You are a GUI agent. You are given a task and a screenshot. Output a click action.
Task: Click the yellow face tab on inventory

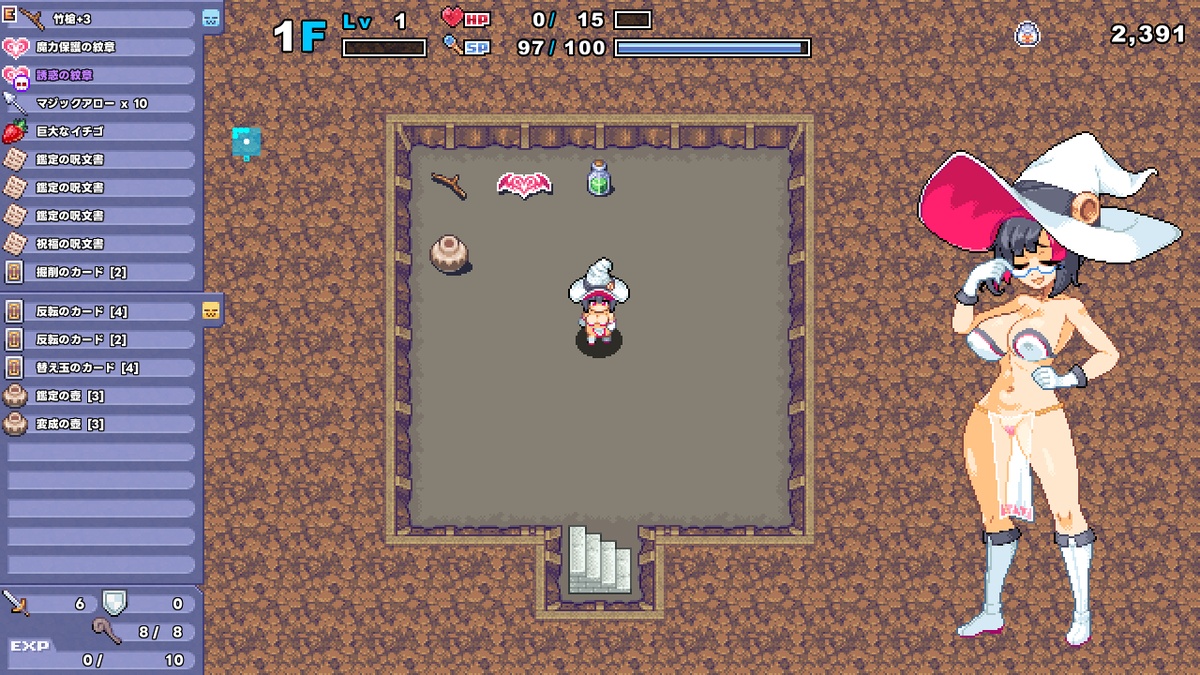[x=211, y=310]
